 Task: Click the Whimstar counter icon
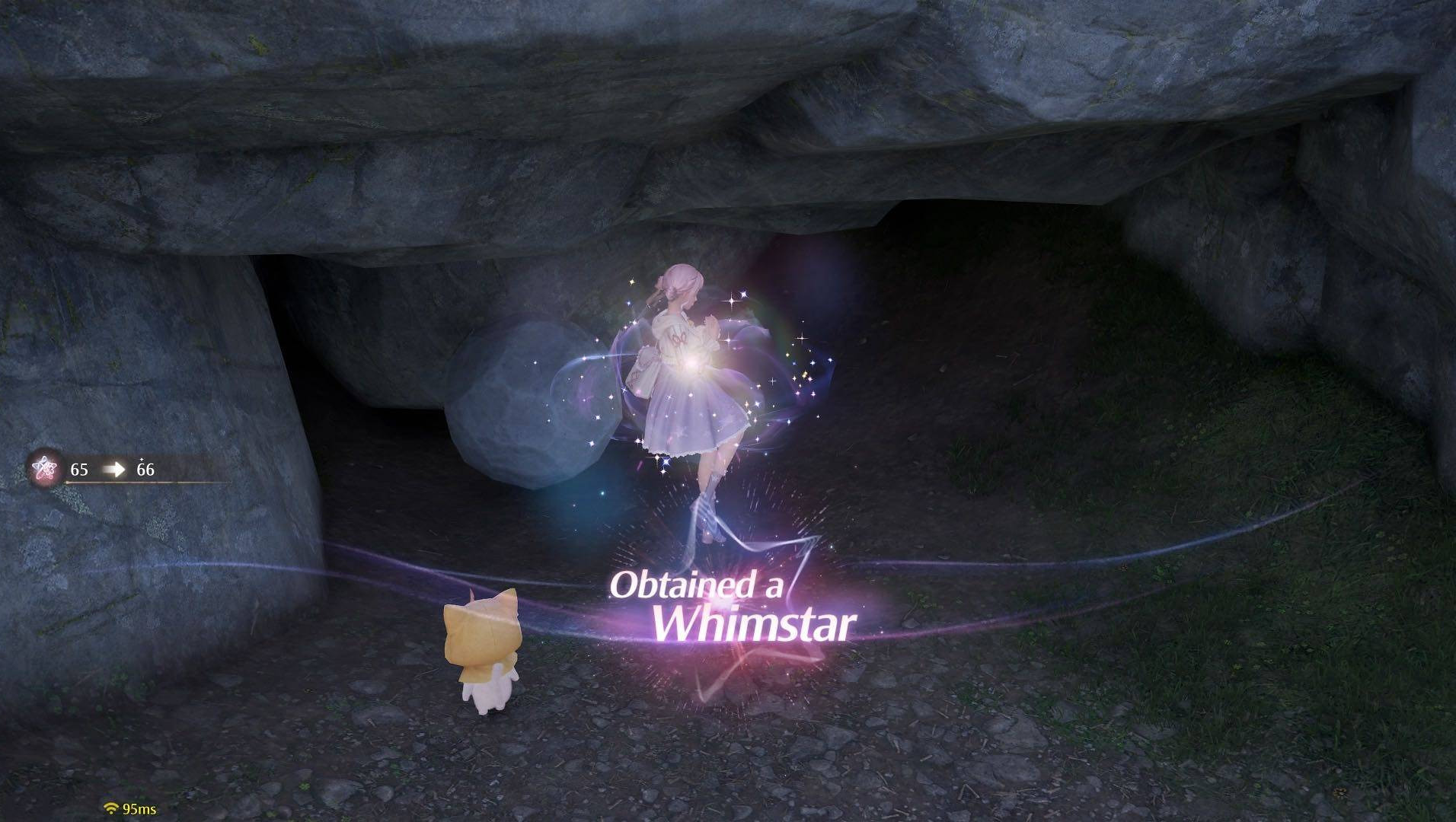coord(46,469)
